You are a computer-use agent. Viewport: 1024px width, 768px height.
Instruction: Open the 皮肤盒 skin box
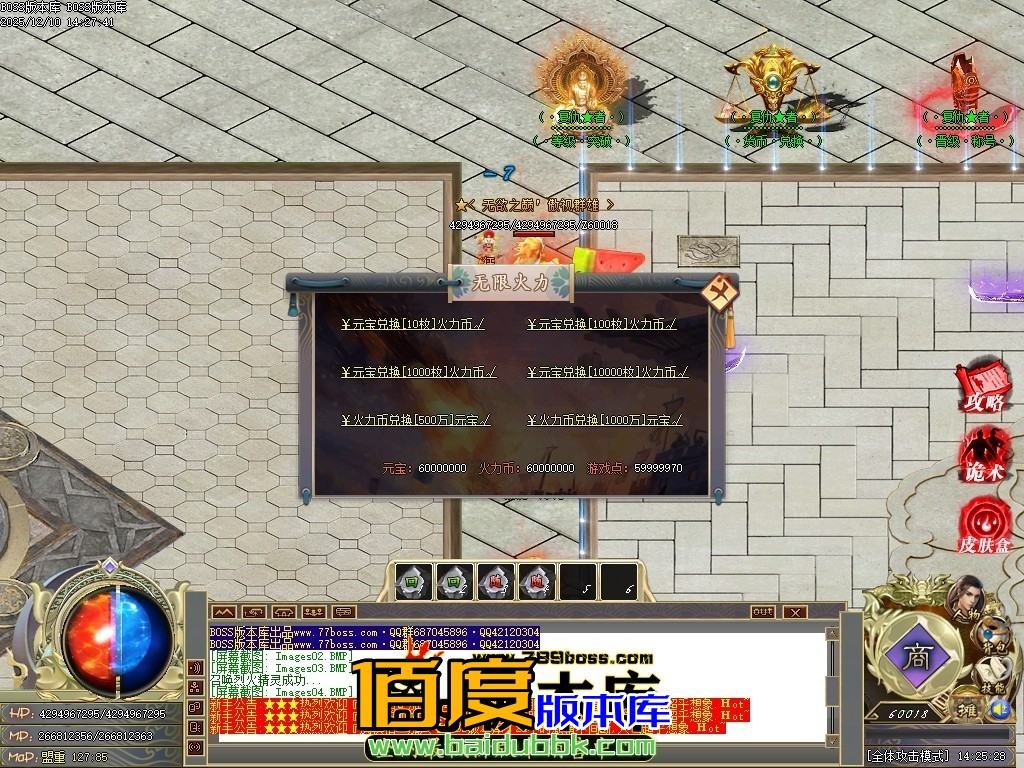click(x=983, y=529)
